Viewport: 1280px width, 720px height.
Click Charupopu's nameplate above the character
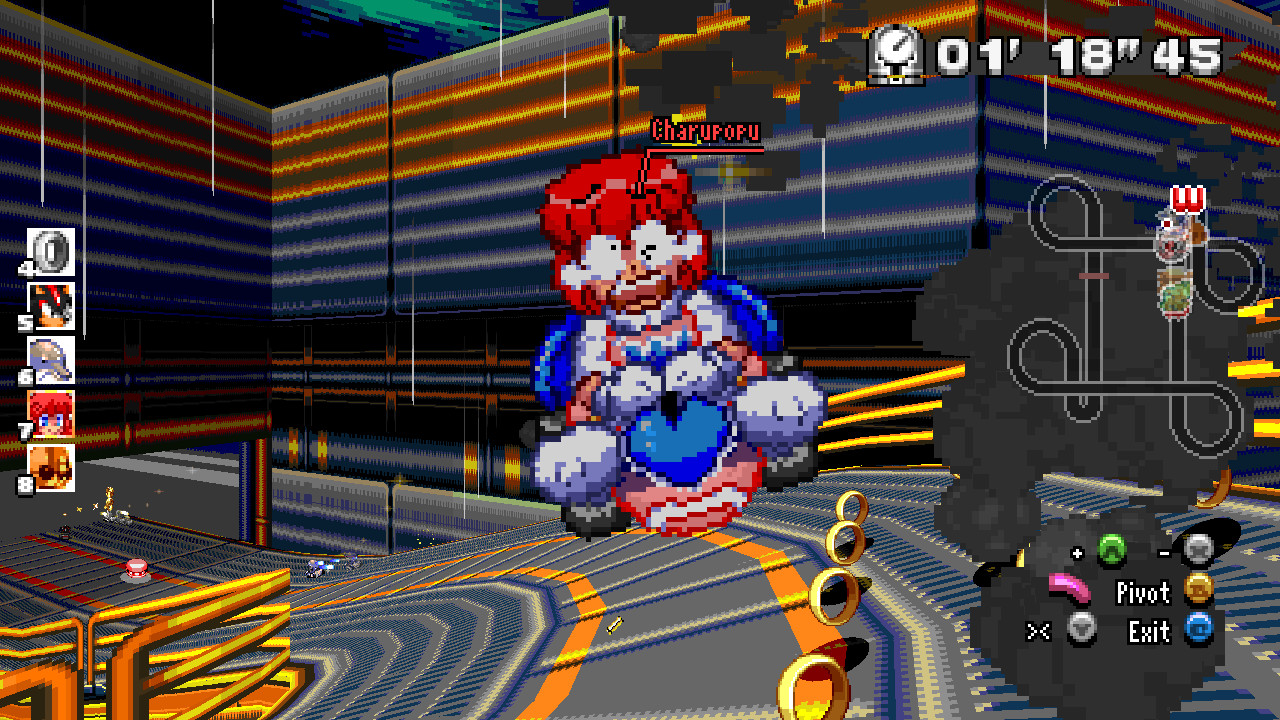(705, 128)
